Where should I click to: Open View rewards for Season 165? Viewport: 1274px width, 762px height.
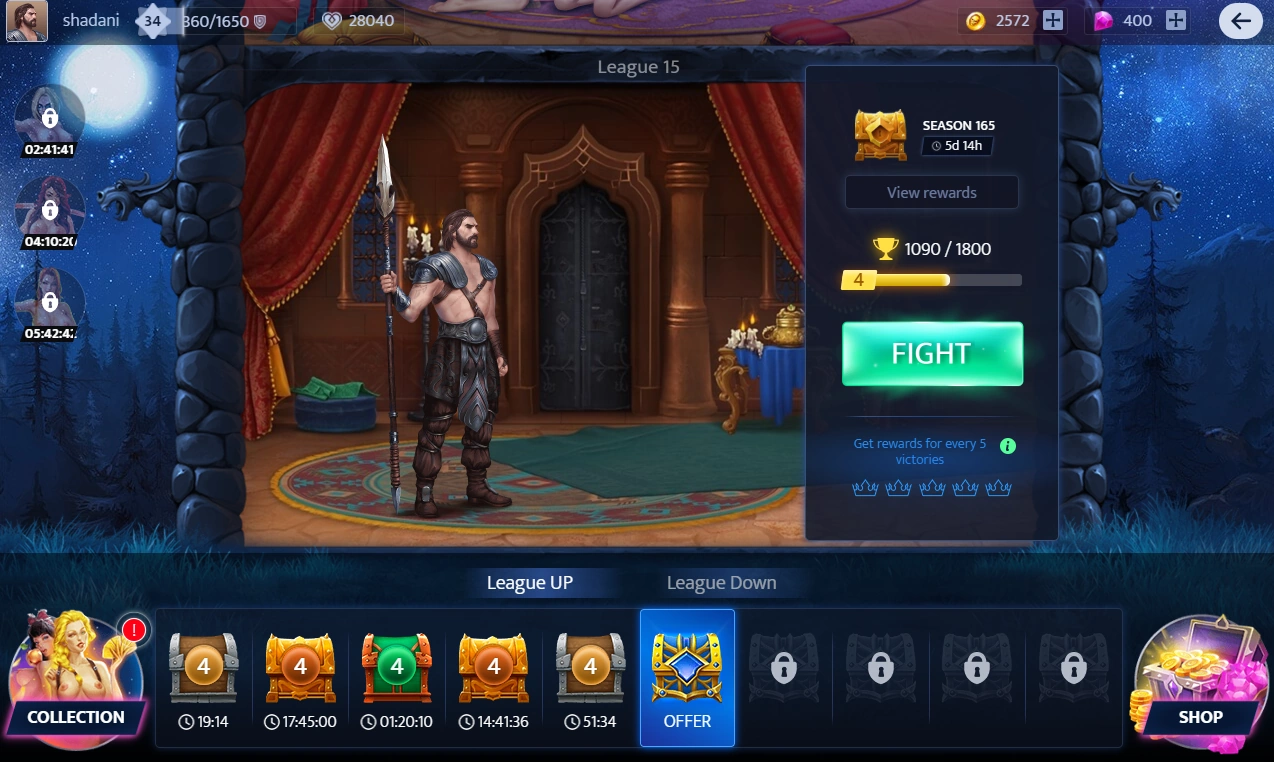pyautogui.click(x=931, y=193)
